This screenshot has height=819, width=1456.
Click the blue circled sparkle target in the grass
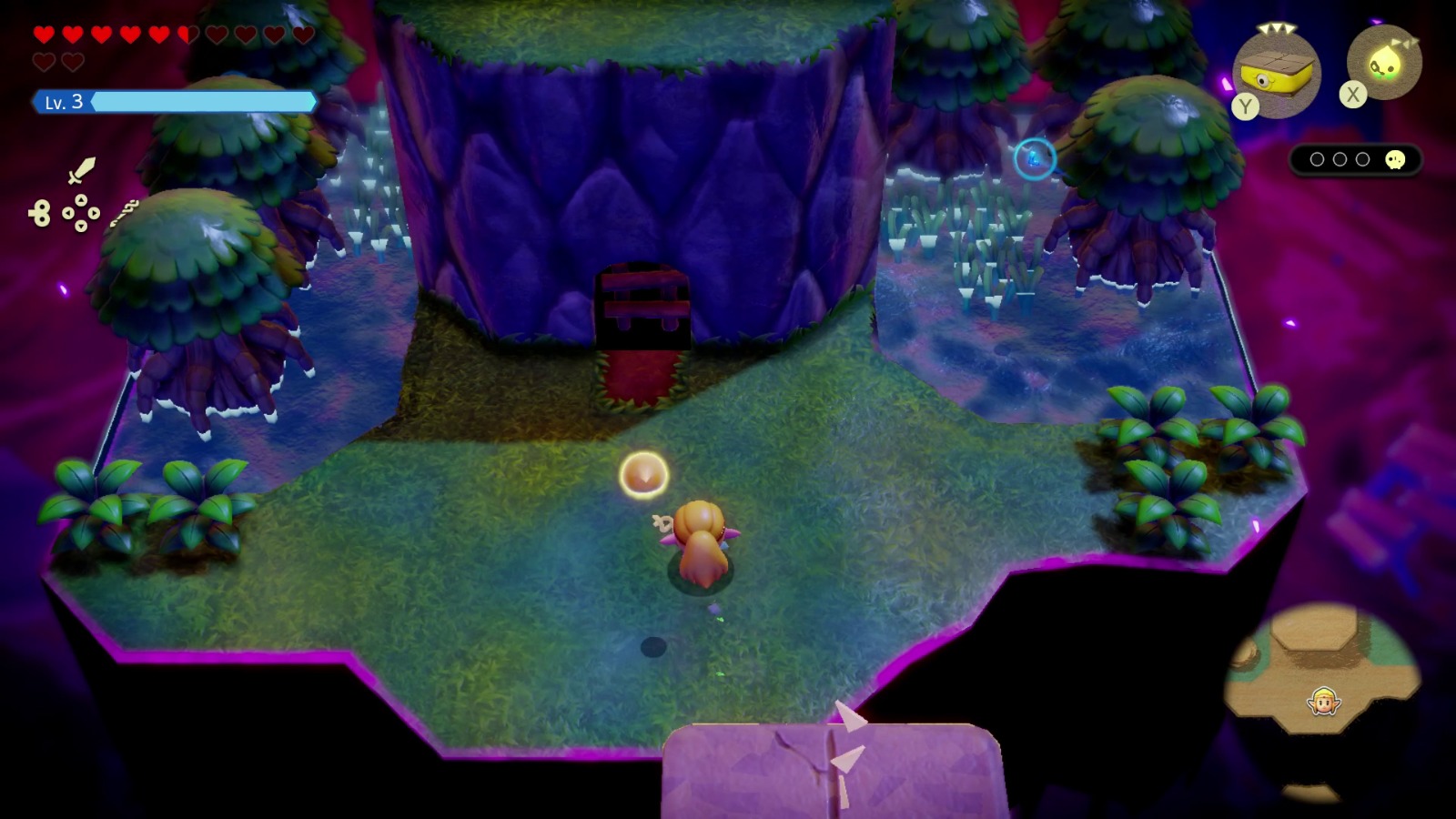[1036, 157]
